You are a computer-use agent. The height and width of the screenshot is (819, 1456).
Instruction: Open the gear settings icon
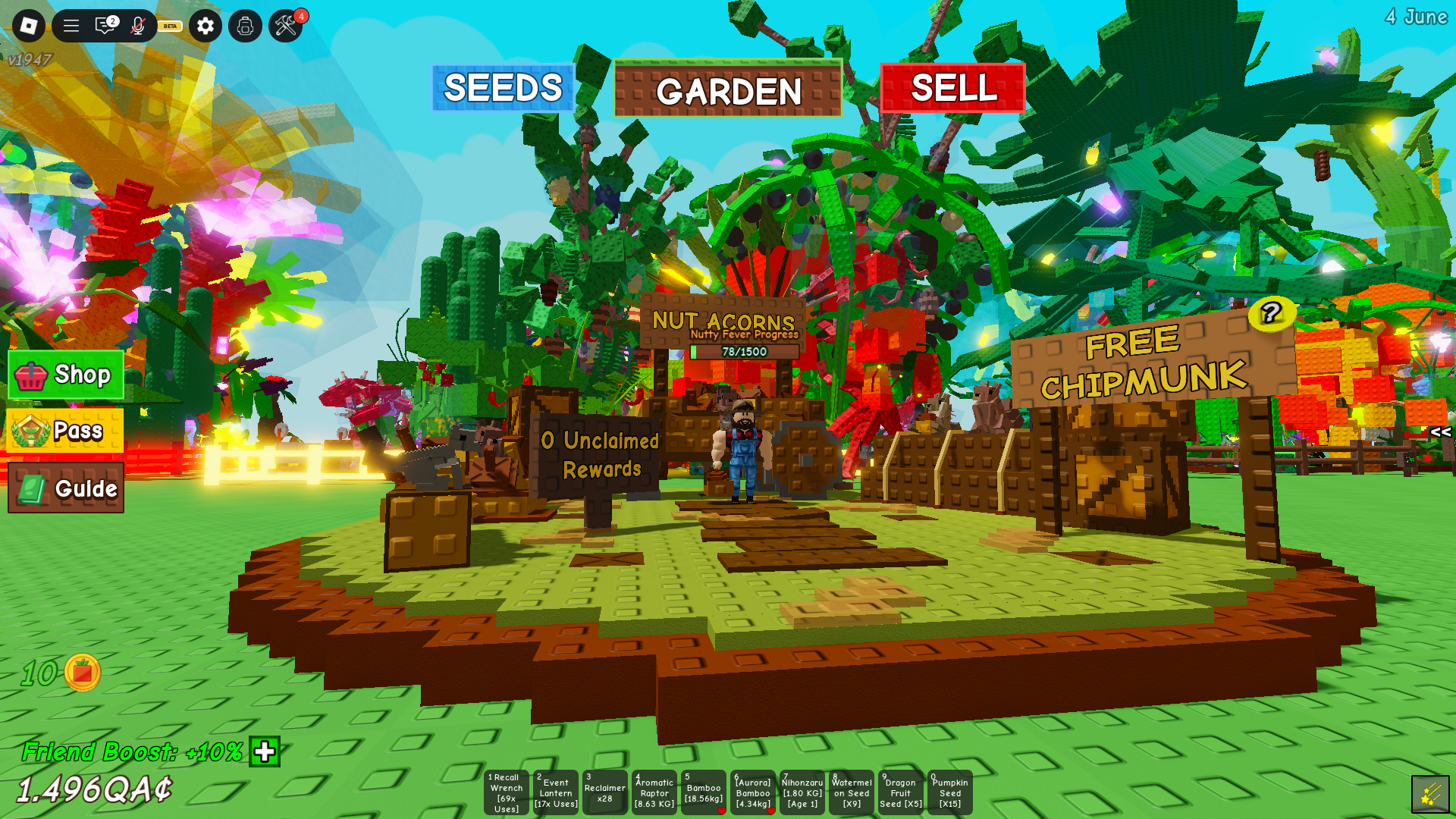tap(206, 26)
